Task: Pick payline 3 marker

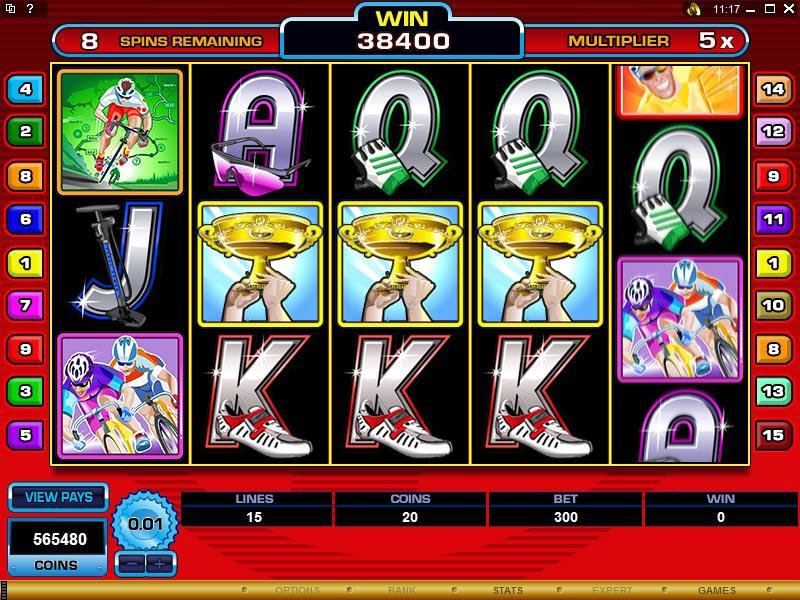Action: click(x=24, y=391)
